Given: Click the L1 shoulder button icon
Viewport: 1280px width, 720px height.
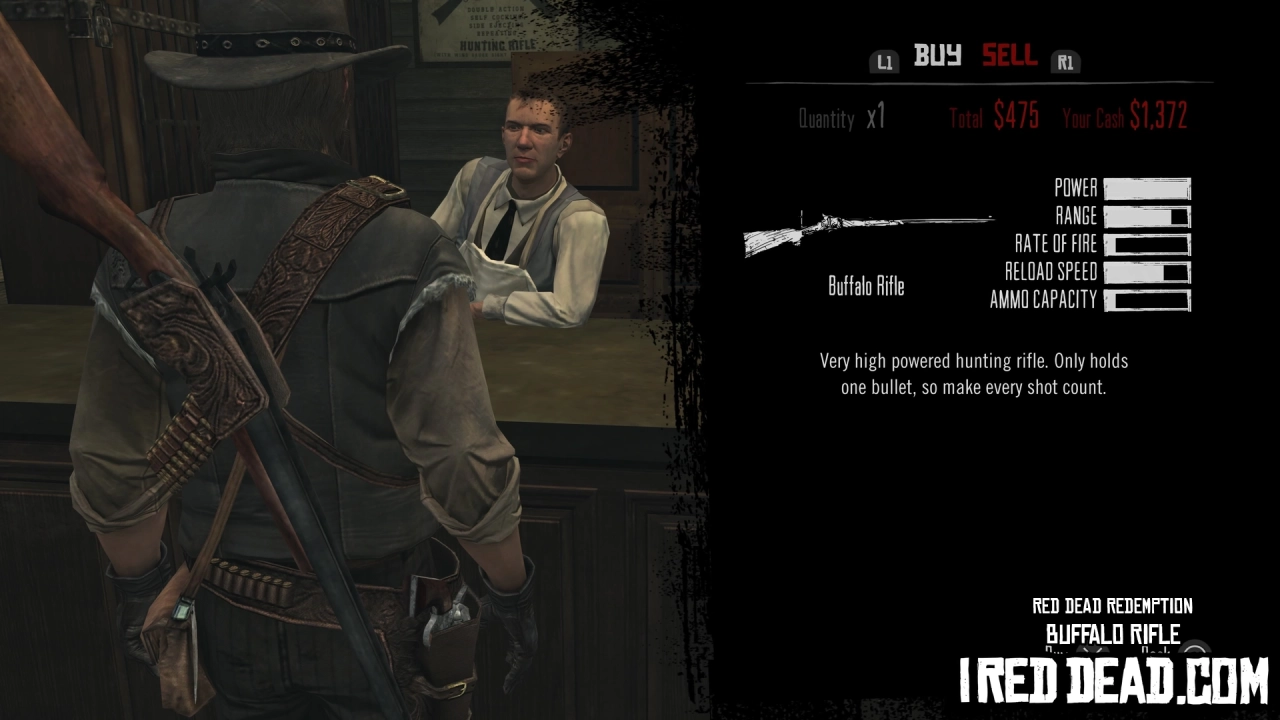Looking at the screenshot, I should tap(884, 61).
